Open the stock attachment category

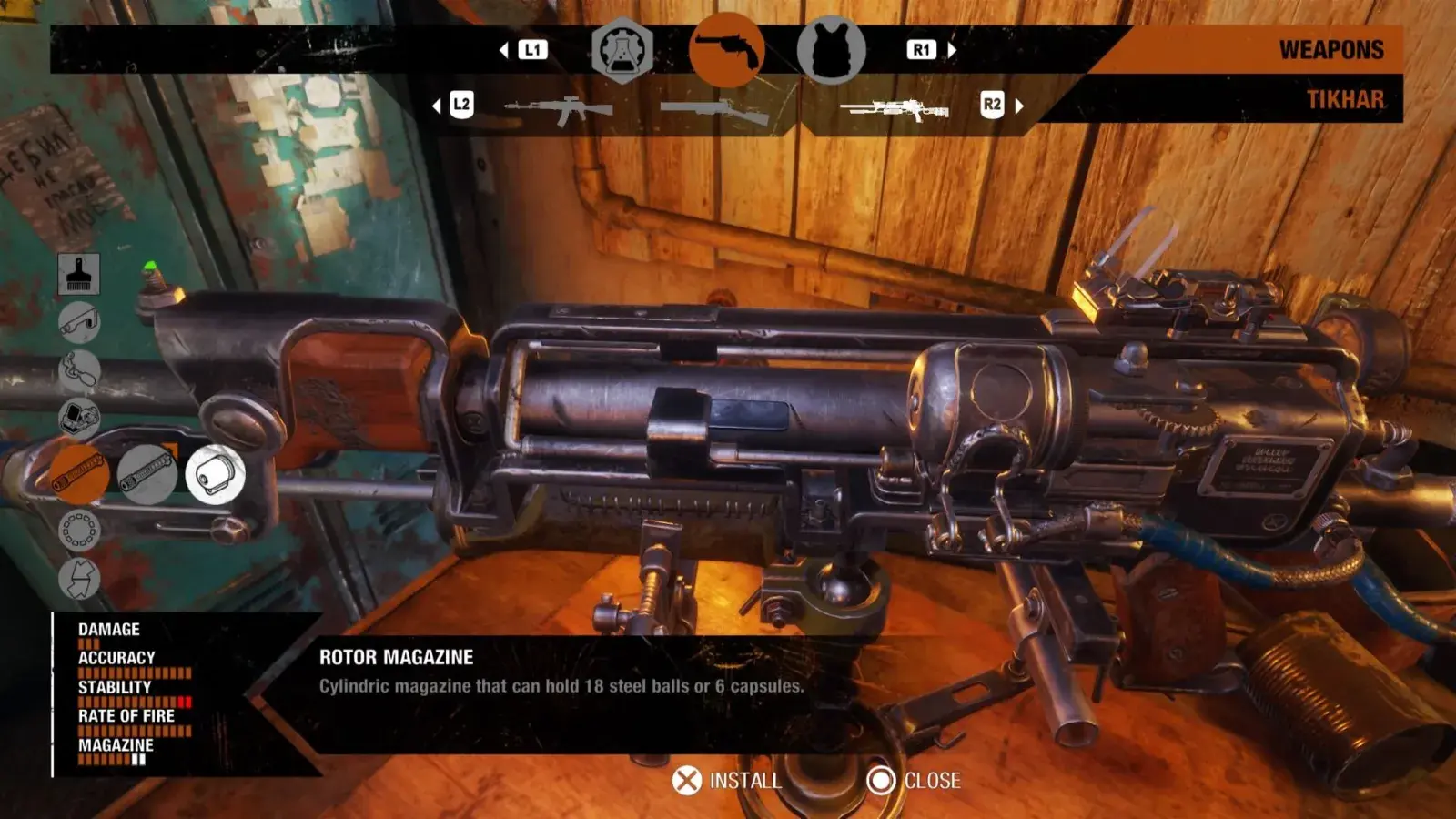79,322
